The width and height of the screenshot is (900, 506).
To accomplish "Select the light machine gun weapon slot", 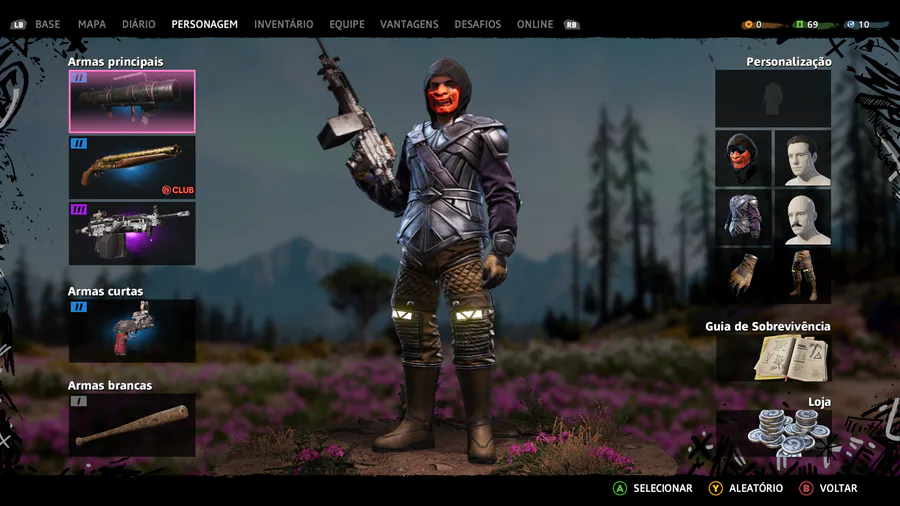I will point(132,233).
